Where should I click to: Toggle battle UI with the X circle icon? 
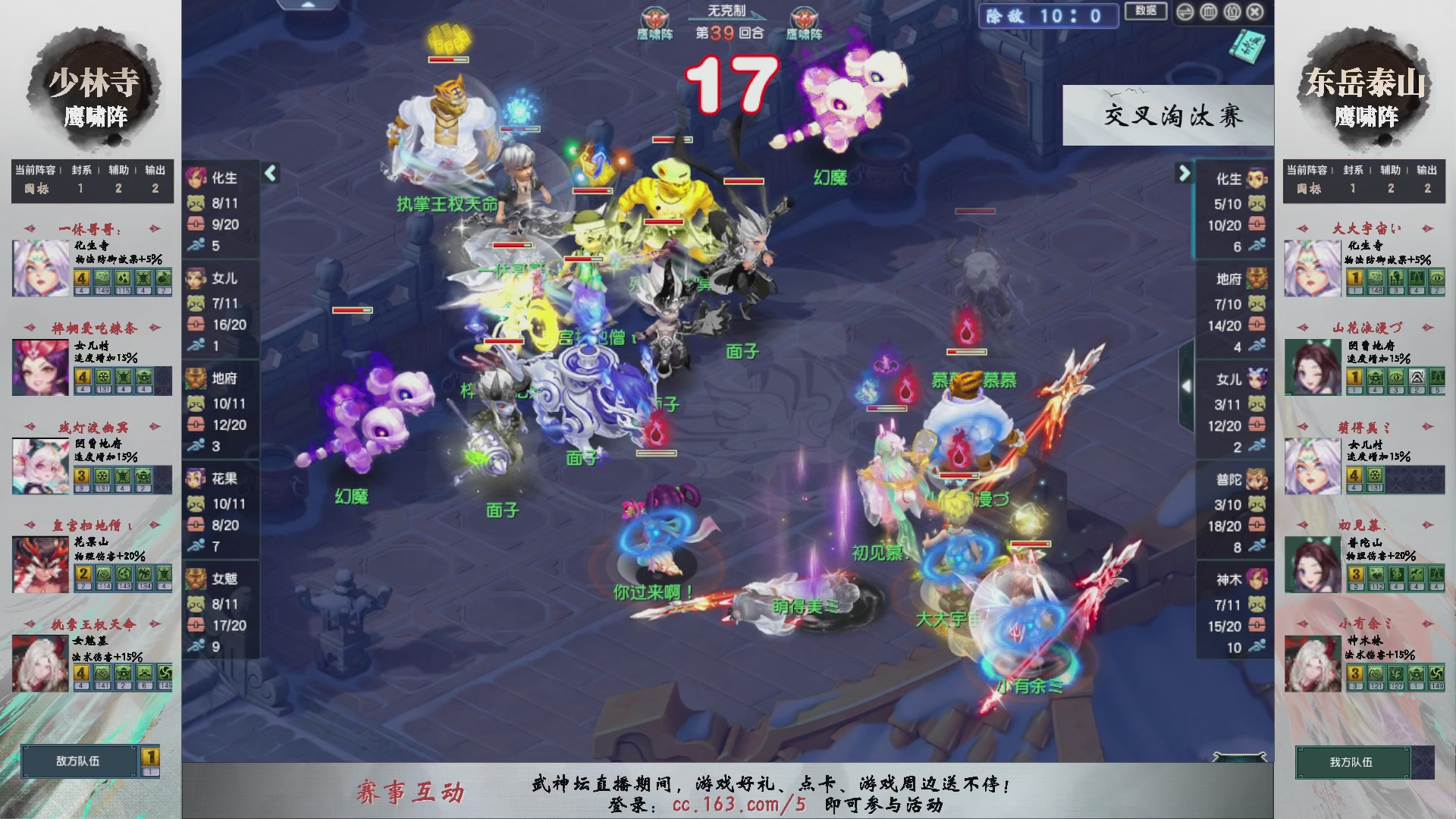pyautogui.click(x=1255, y=11)
